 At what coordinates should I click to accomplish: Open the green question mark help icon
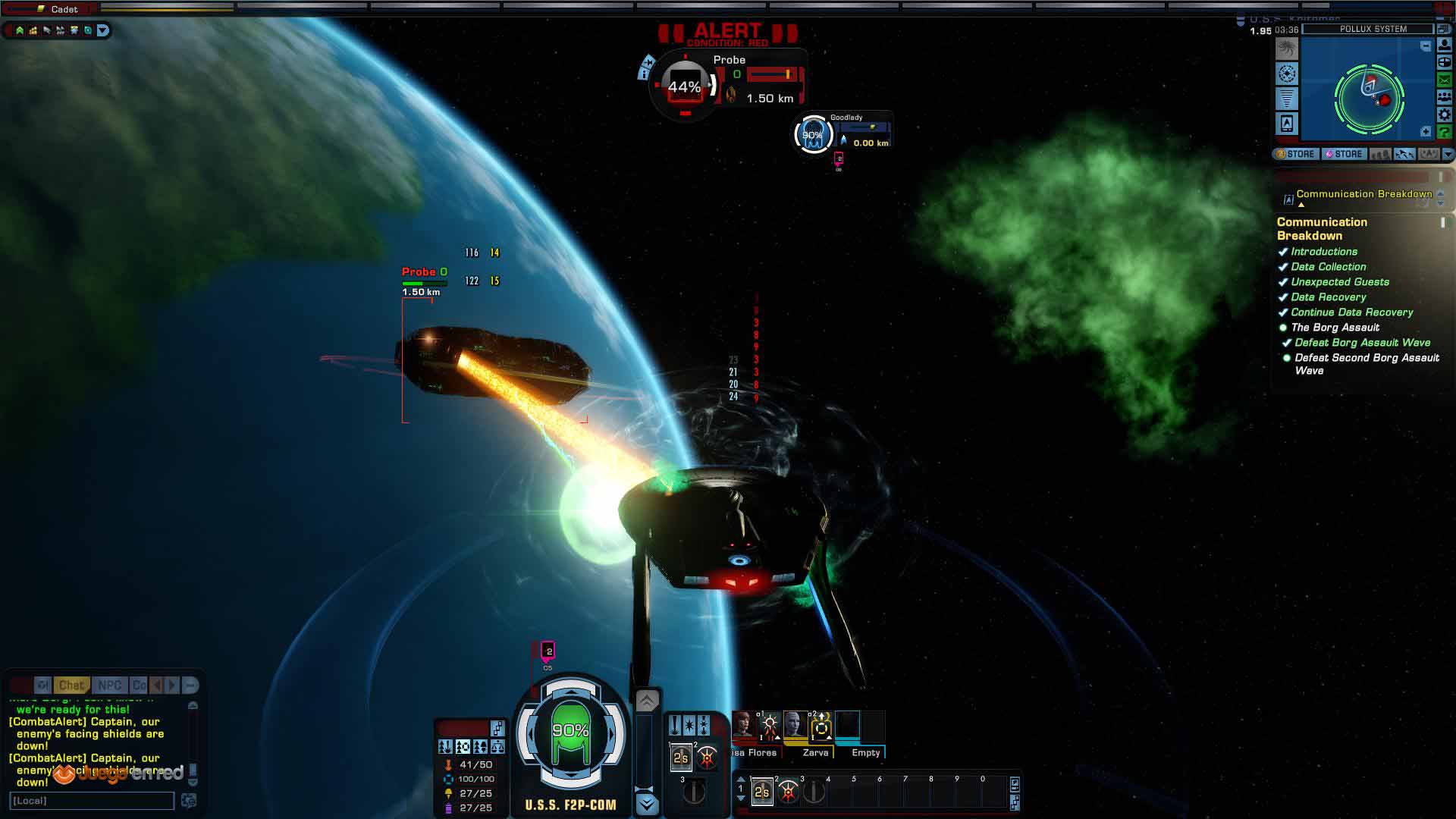(1445, 133)
